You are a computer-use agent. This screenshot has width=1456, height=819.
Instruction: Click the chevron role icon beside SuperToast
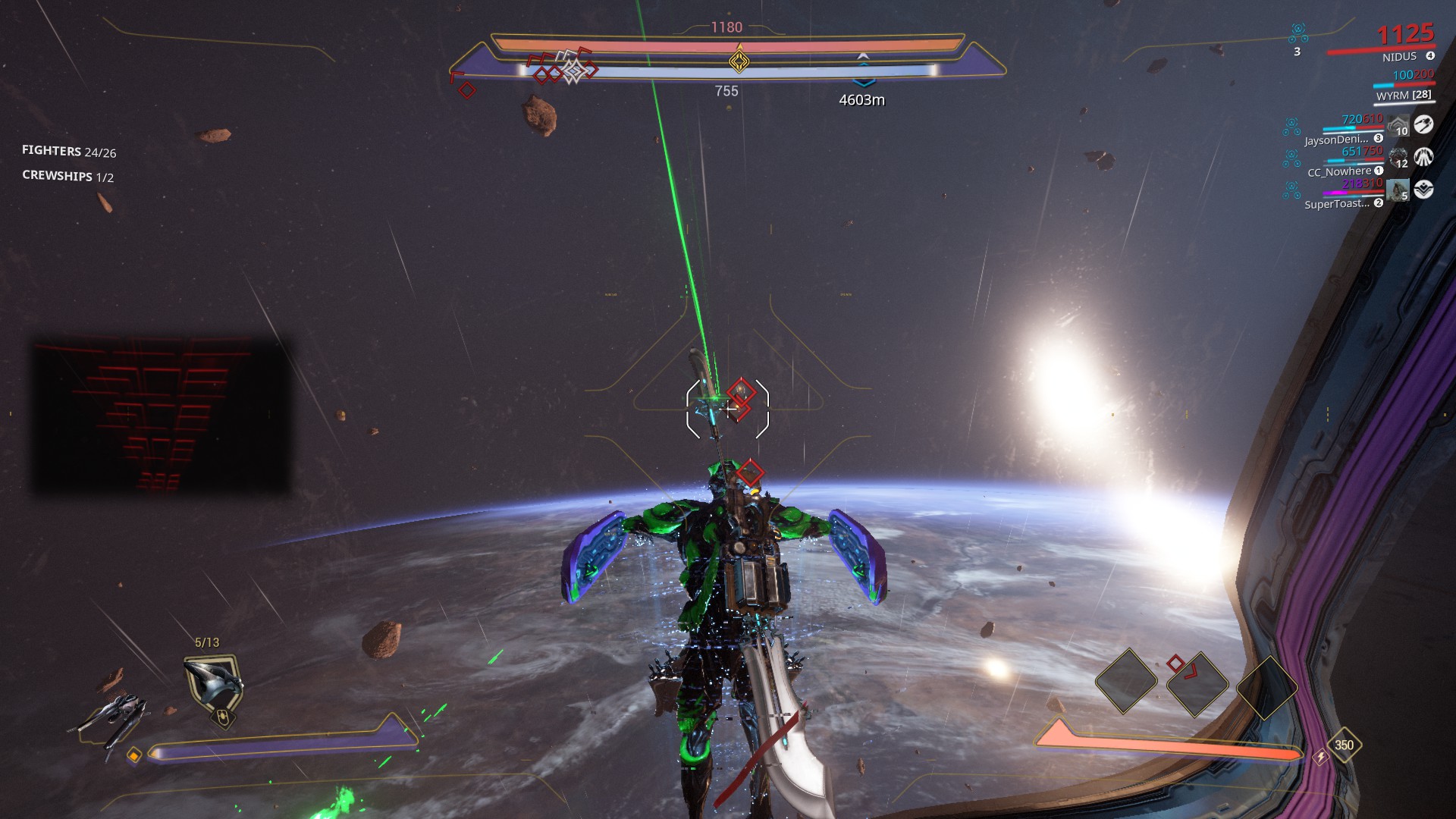click(x=1423, y=190)
